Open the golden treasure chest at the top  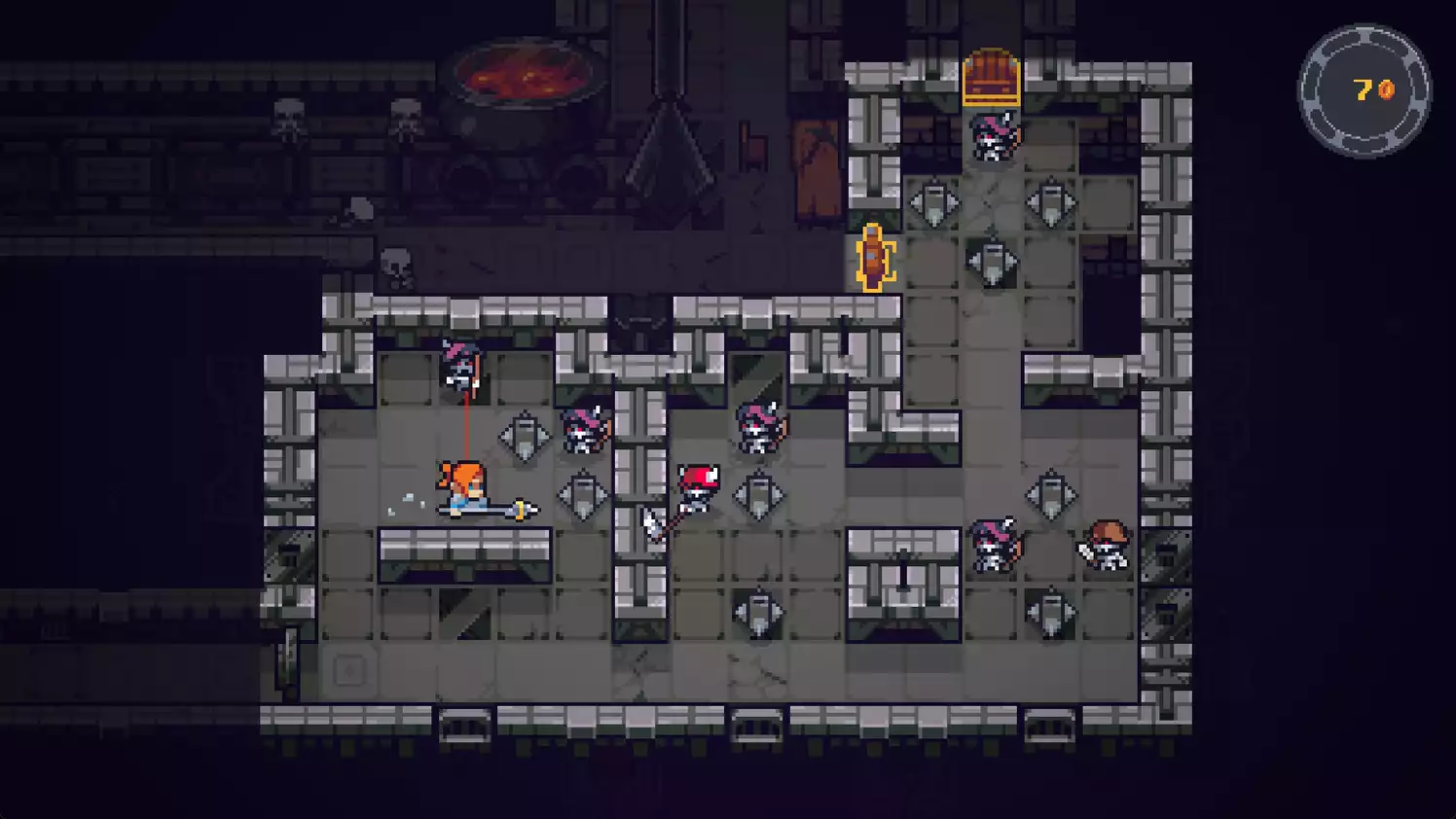pyautogui.click(x=991, y=74)
